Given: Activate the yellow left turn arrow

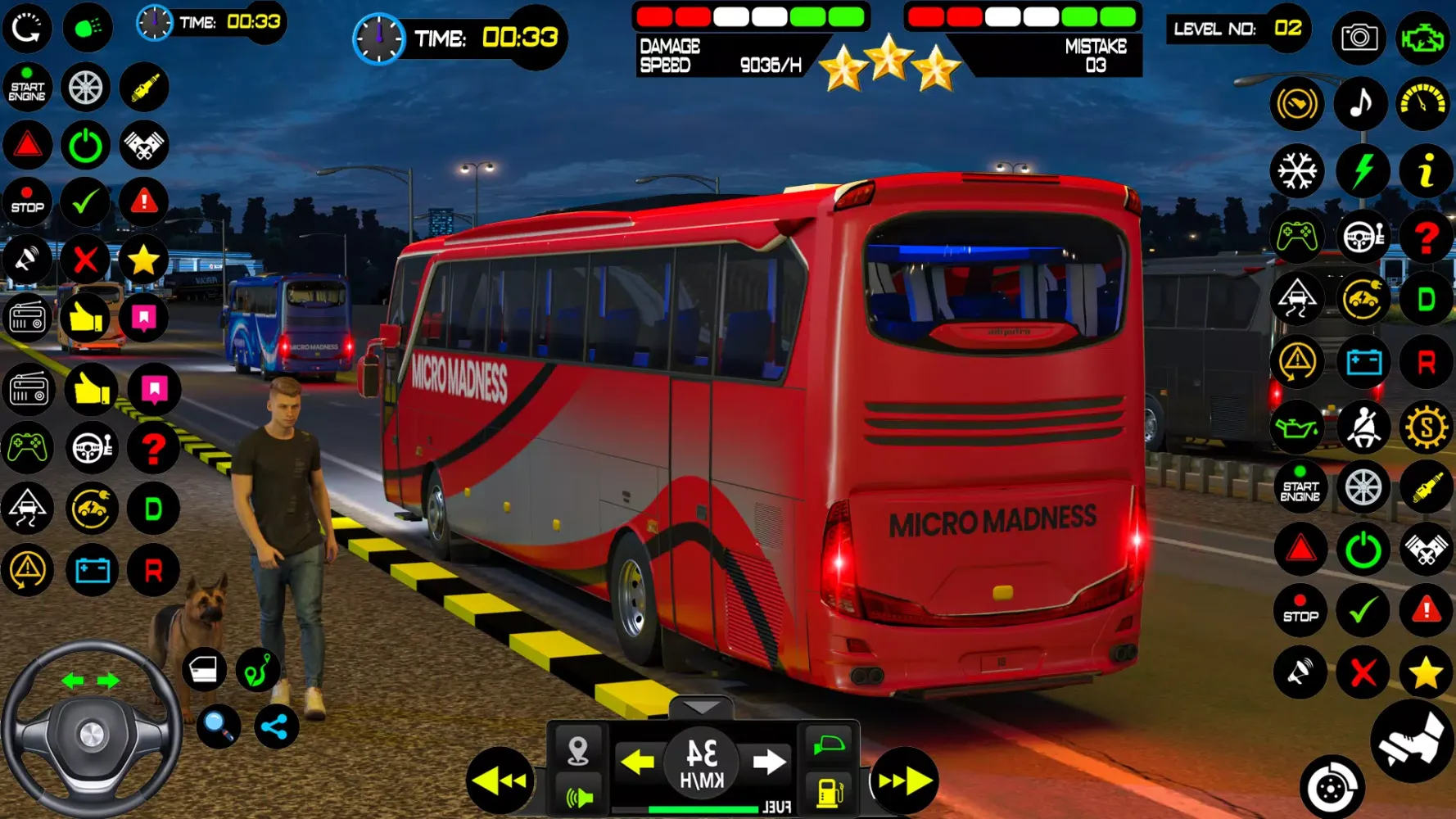Looking at the screenshot, I should pyautogui.click(x=637, y=762).
